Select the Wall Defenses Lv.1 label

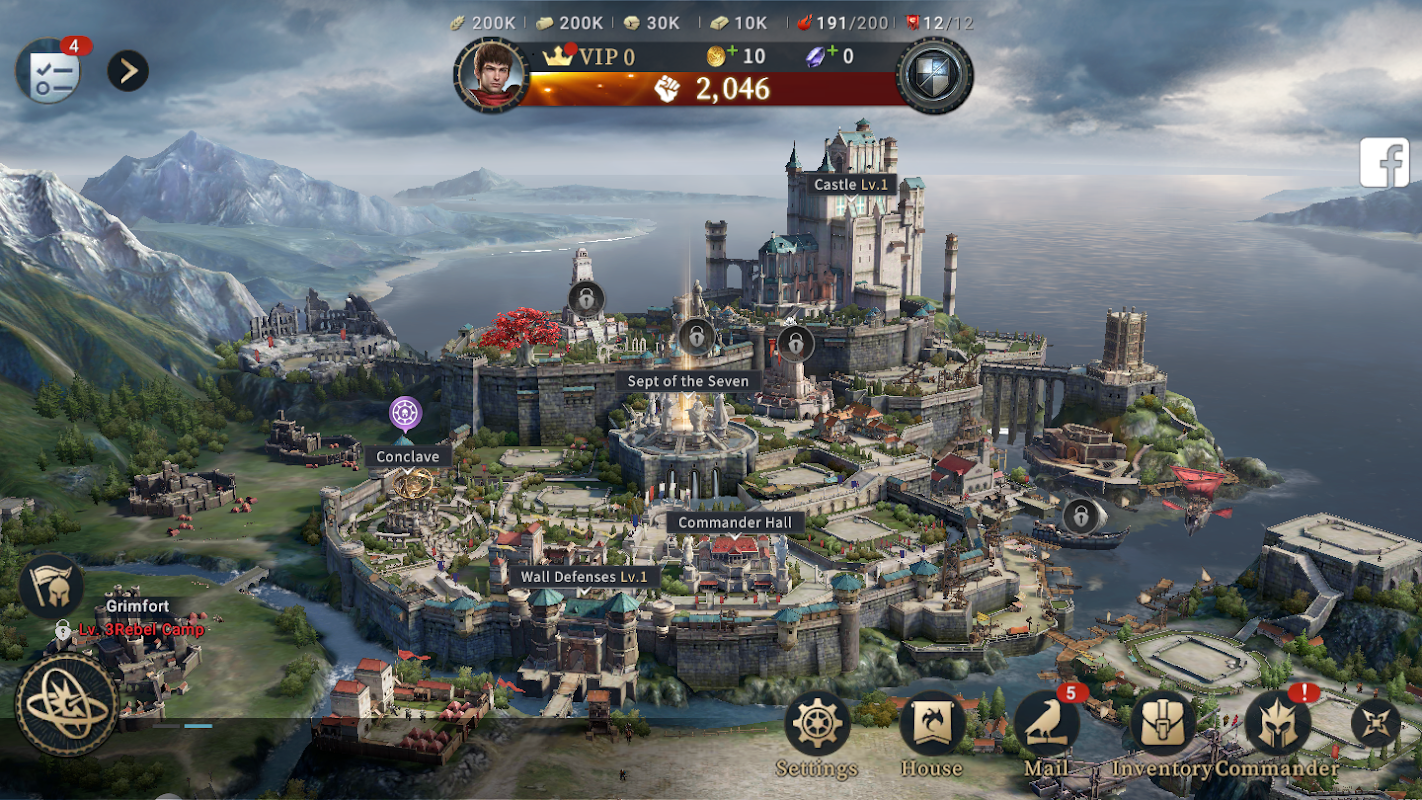[x=584, y=577]
